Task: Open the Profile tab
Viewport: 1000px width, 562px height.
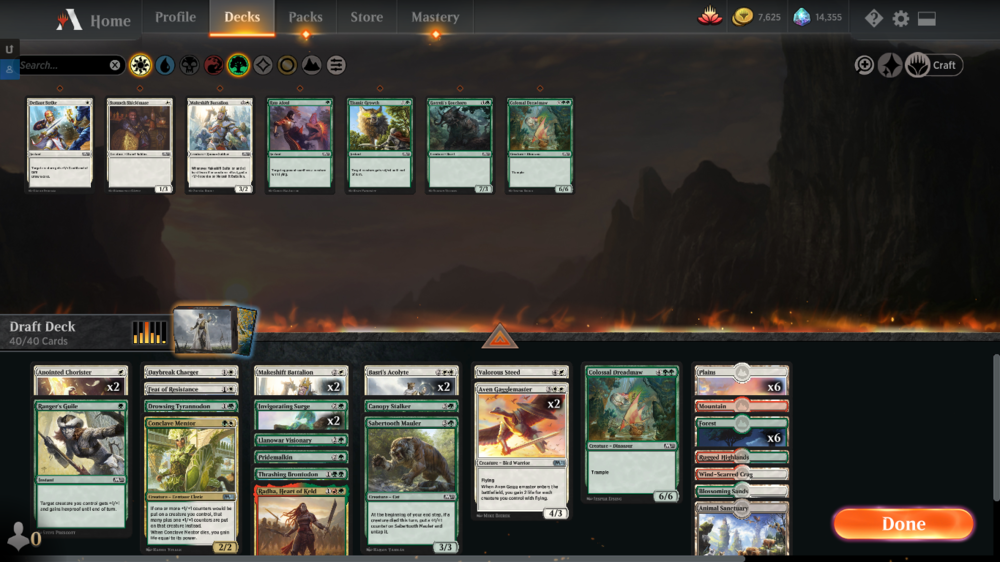Action: [175, 17]
